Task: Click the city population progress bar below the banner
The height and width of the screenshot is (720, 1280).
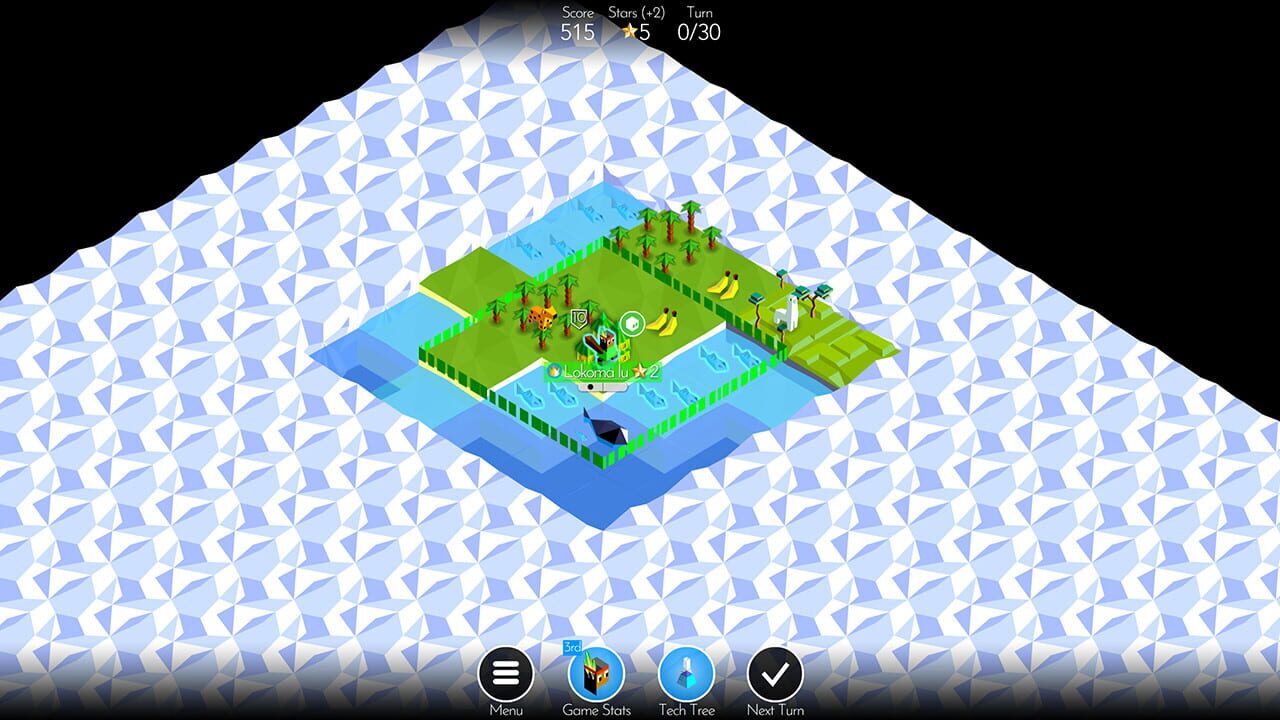Action: [601, 386]
